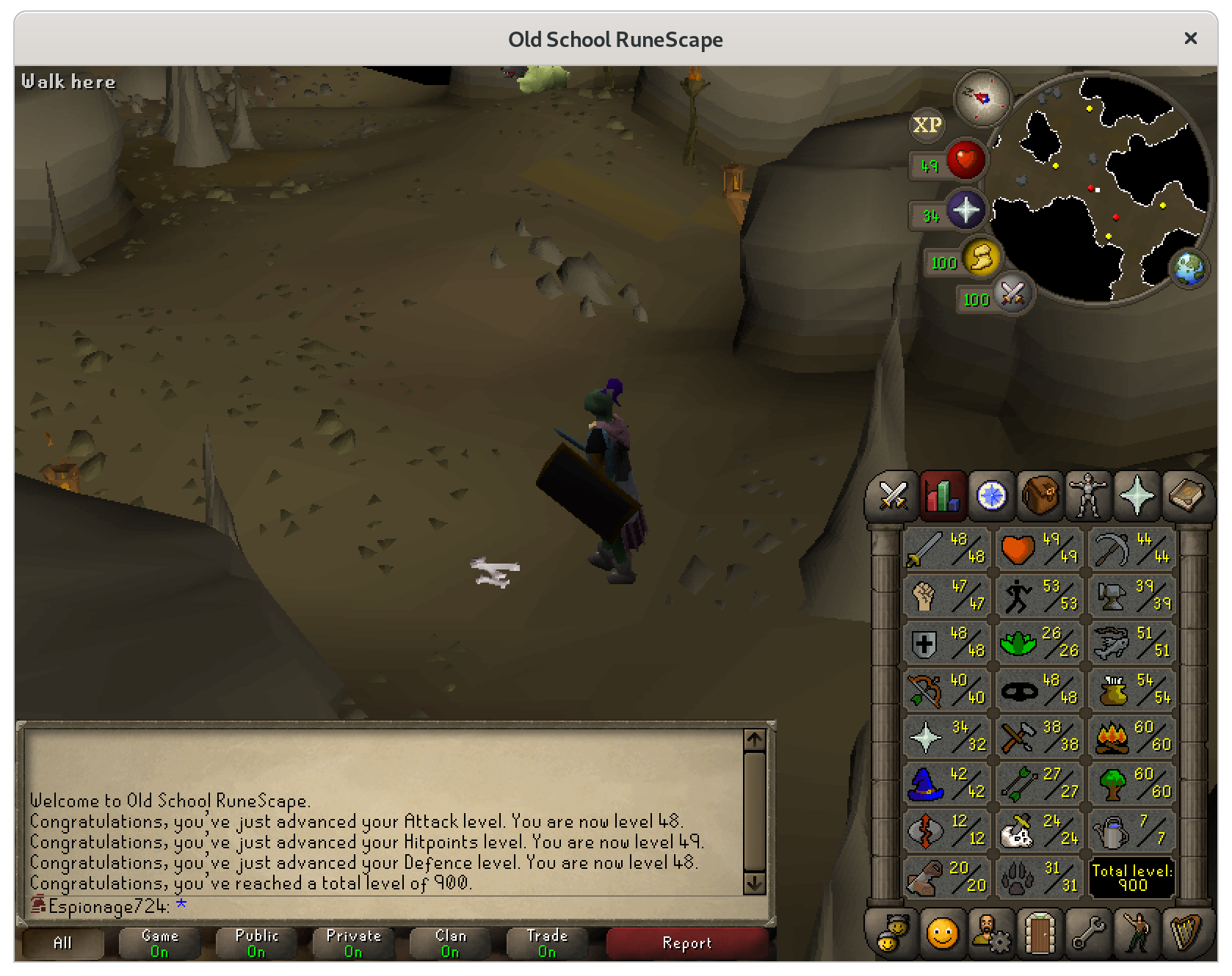Toggle run with the energy orb
This screenshot has height=976, width=1232.
(x=981, y=259)
